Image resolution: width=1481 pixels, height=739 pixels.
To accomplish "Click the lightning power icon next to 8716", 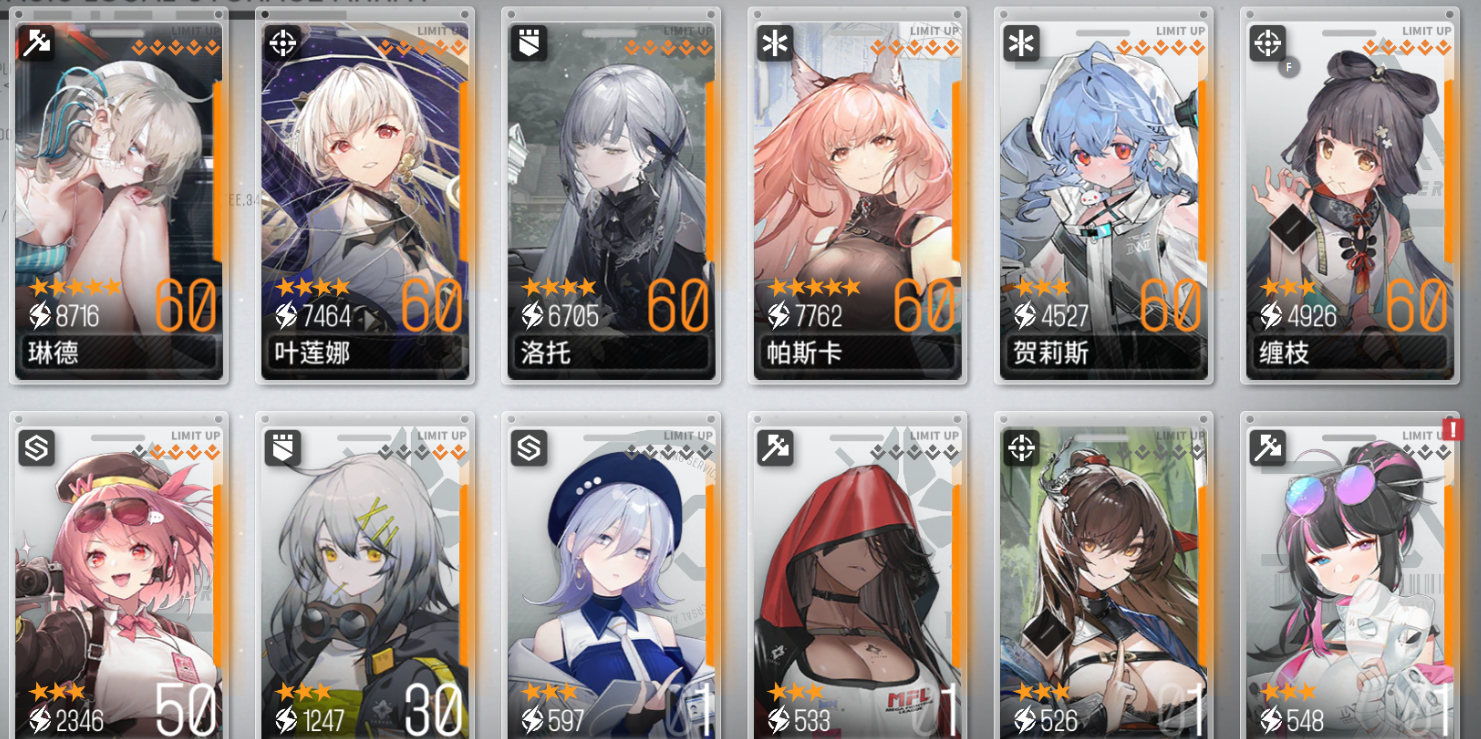I will [x=38, y=314].
